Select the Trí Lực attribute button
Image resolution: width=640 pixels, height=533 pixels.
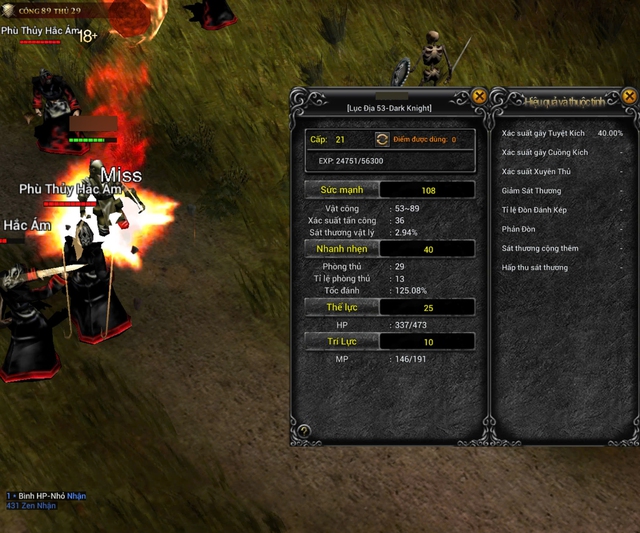coord(342,342)
